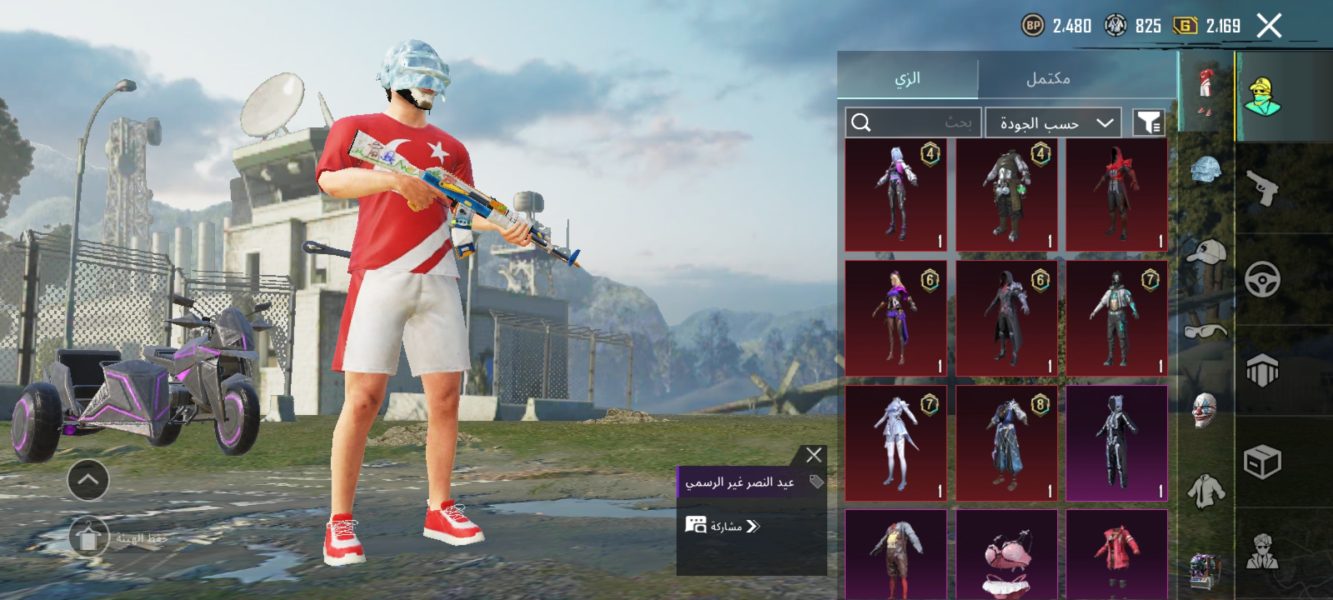Screen dimensions: 1333x600
Task: Open the حسب الجودة sort dropdown
Action: click(x=1053, y=123)
